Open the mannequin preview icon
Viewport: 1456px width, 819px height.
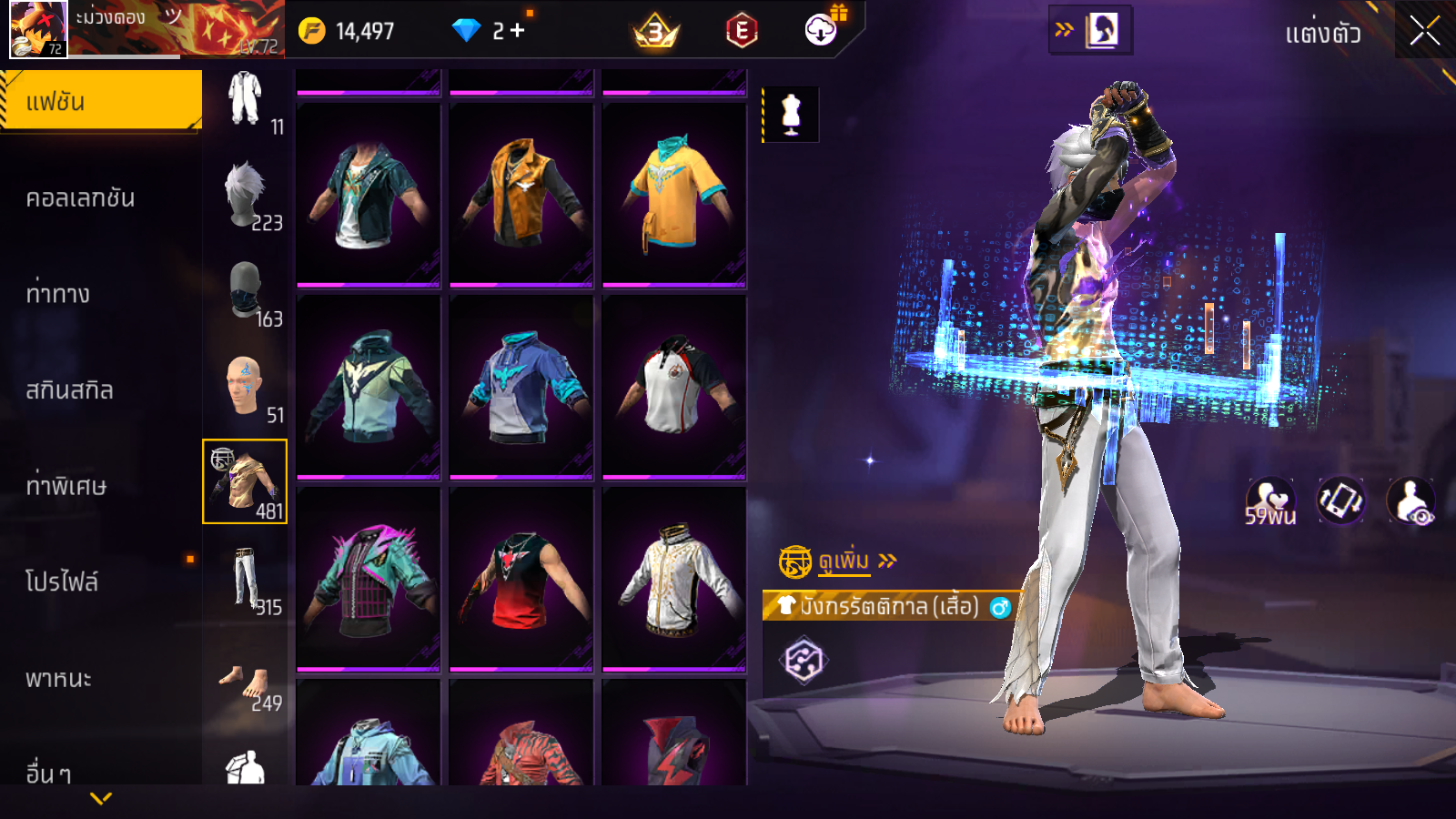[791, 115]
